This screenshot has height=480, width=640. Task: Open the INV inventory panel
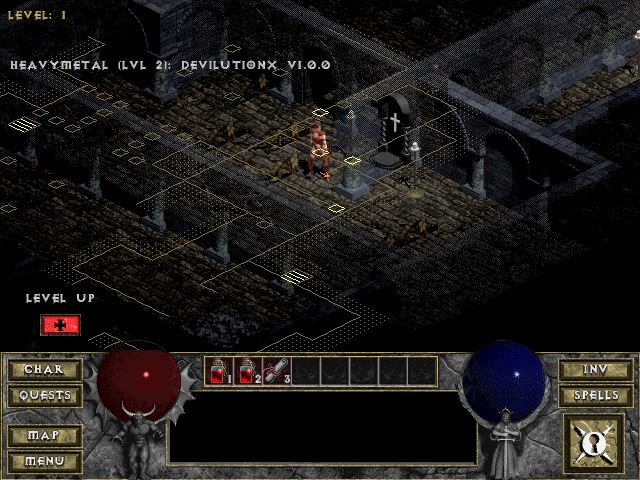596,370
